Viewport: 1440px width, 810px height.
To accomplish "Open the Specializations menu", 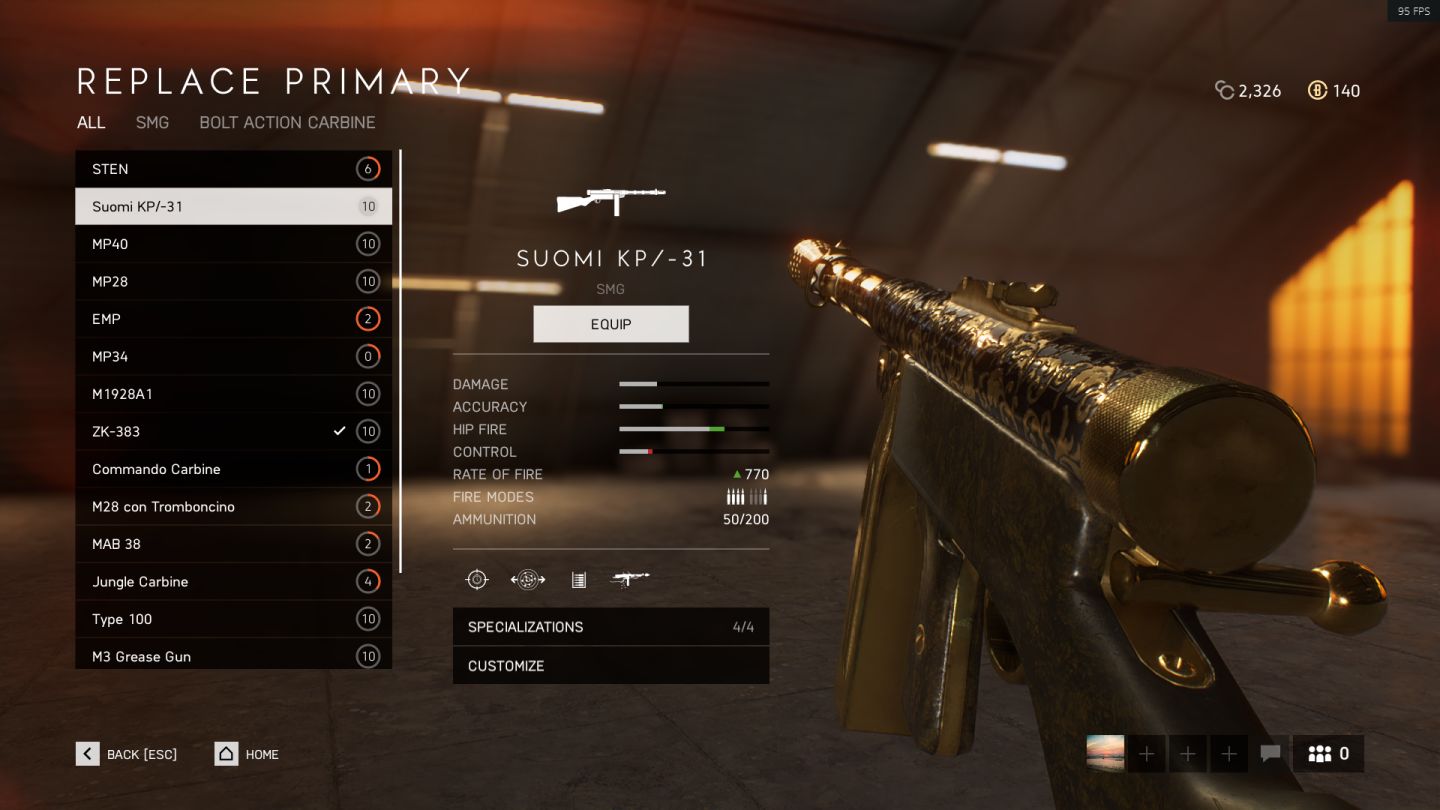I will (x=610, y=627).
